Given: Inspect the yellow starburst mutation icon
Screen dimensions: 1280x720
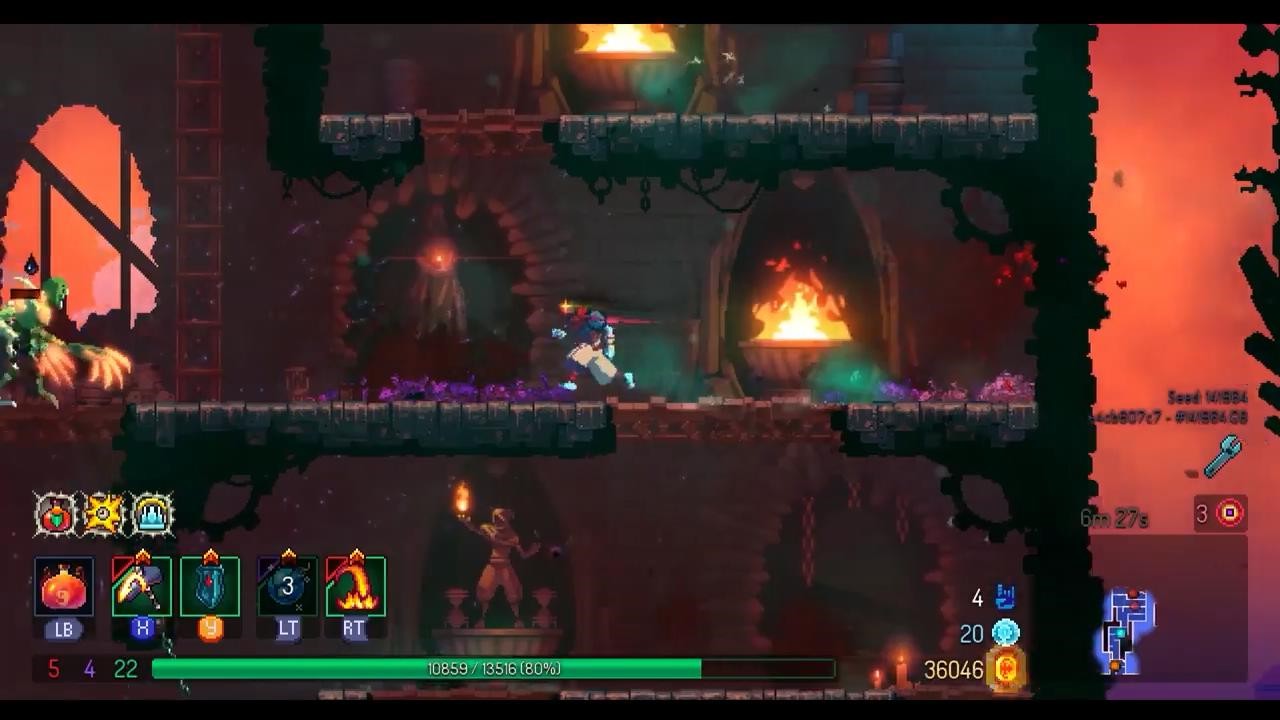Looking at the screenshot, I should click(x=103, y=515).
